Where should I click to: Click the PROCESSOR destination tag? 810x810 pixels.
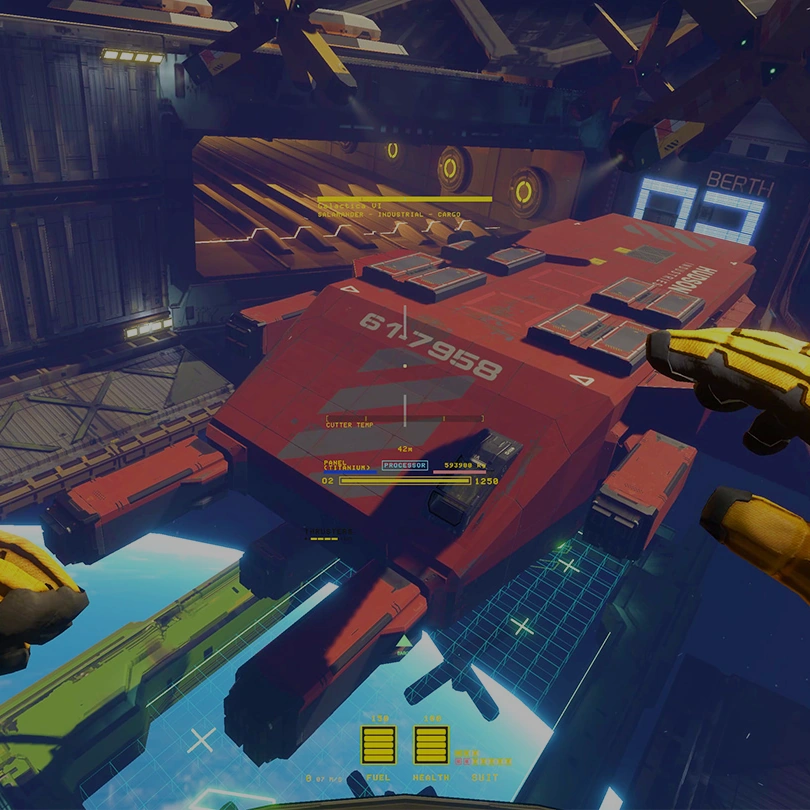coord(405,465)
